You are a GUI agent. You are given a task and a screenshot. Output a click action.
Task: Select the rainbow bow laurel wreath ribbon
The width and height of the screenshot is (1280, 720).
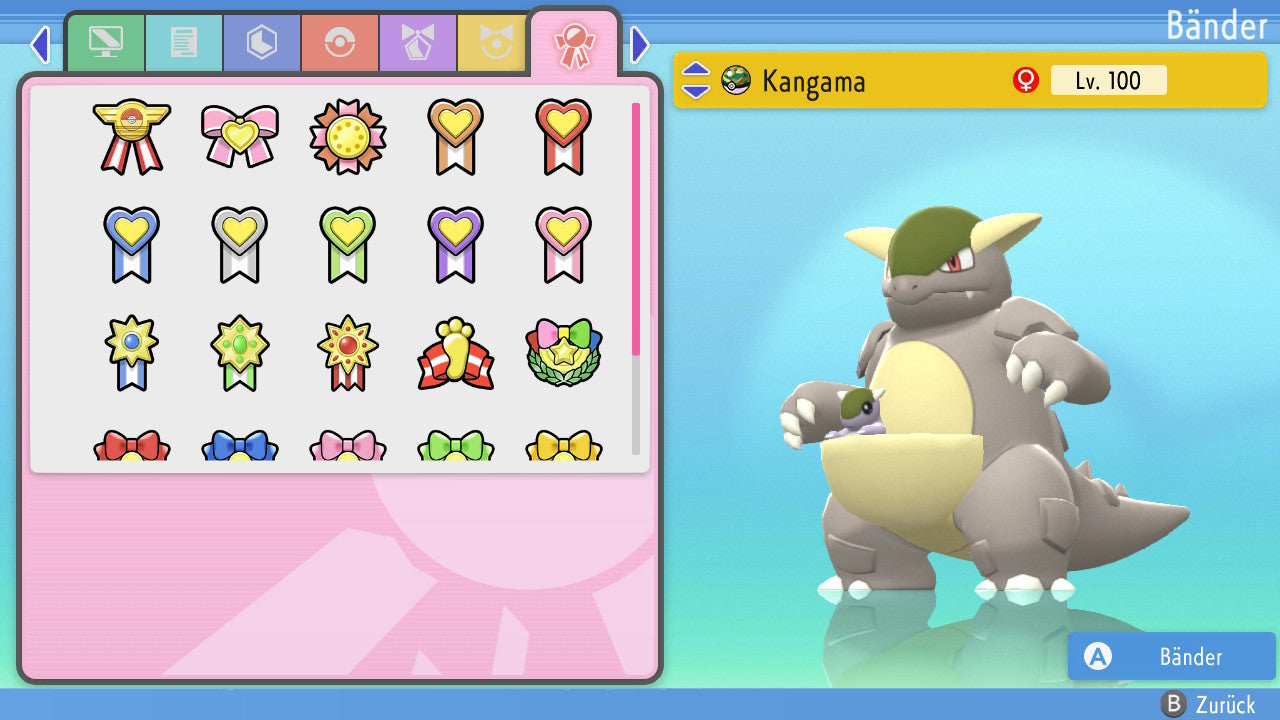click(x=564, y=353)
